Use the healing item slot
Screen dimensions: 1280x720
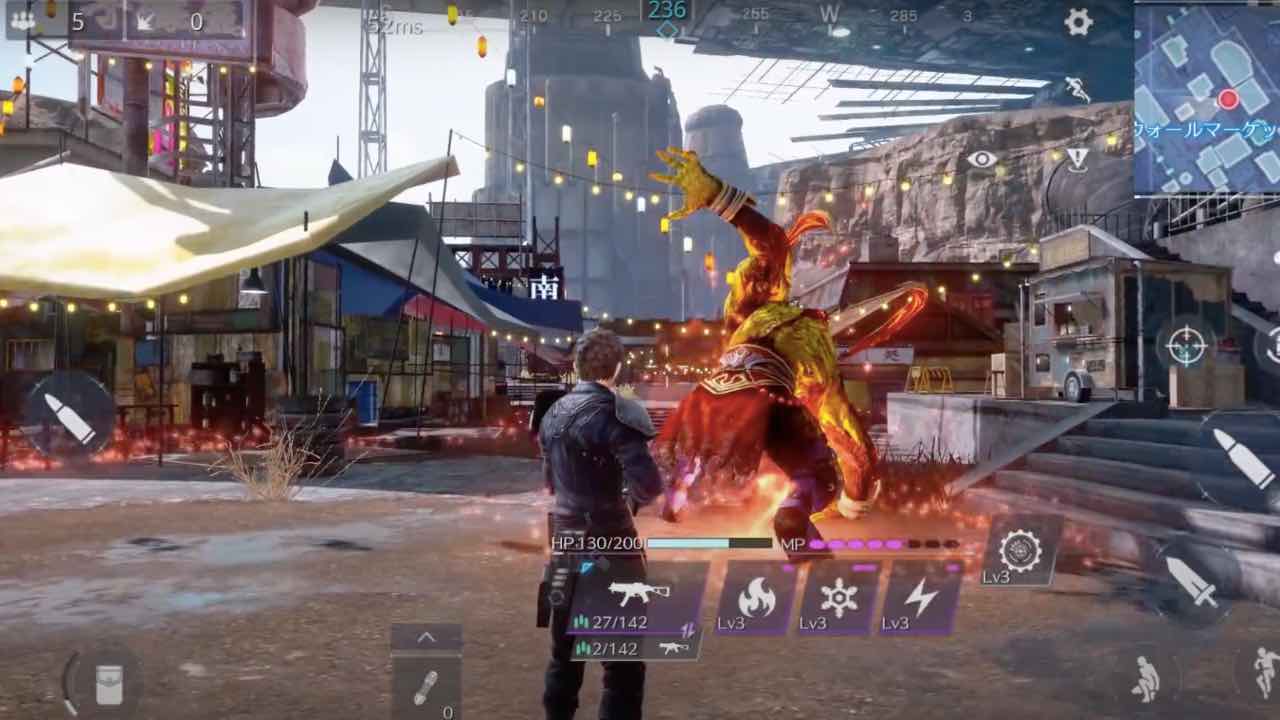(426, 688)
